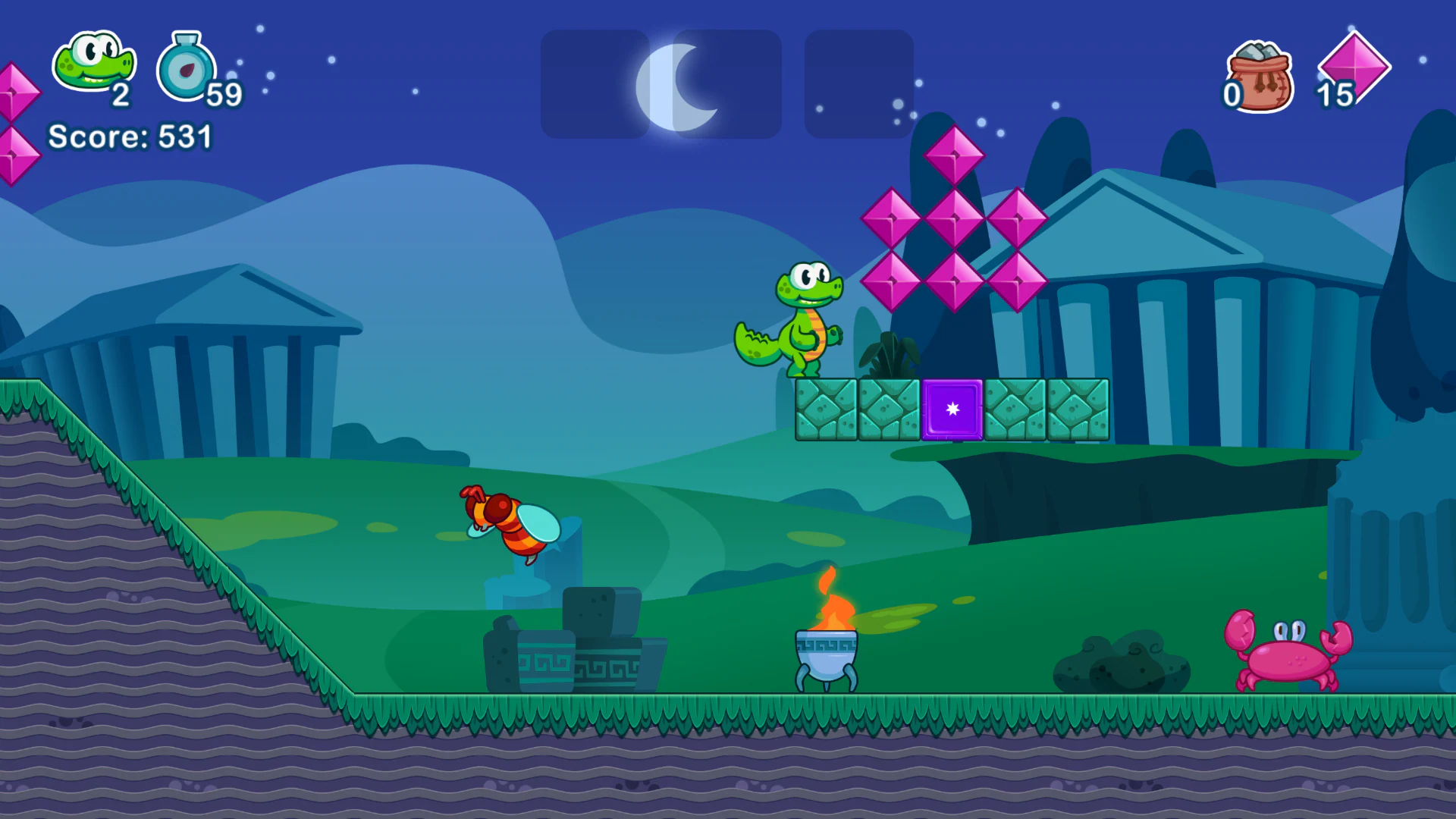Toggle the left power-up slot near the moon

tap(597, 83)
